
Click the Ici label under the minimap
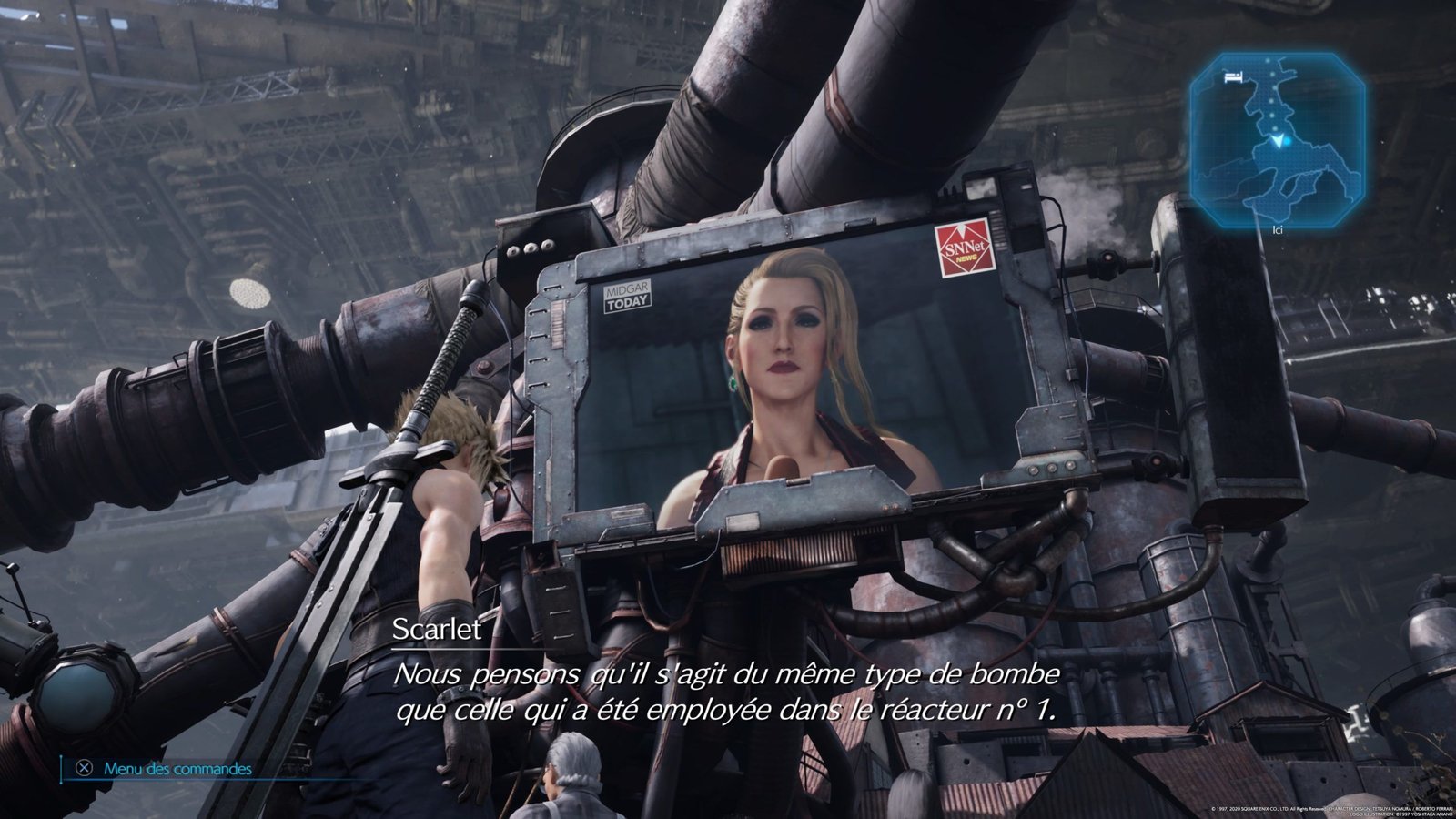click(1279, 230)
